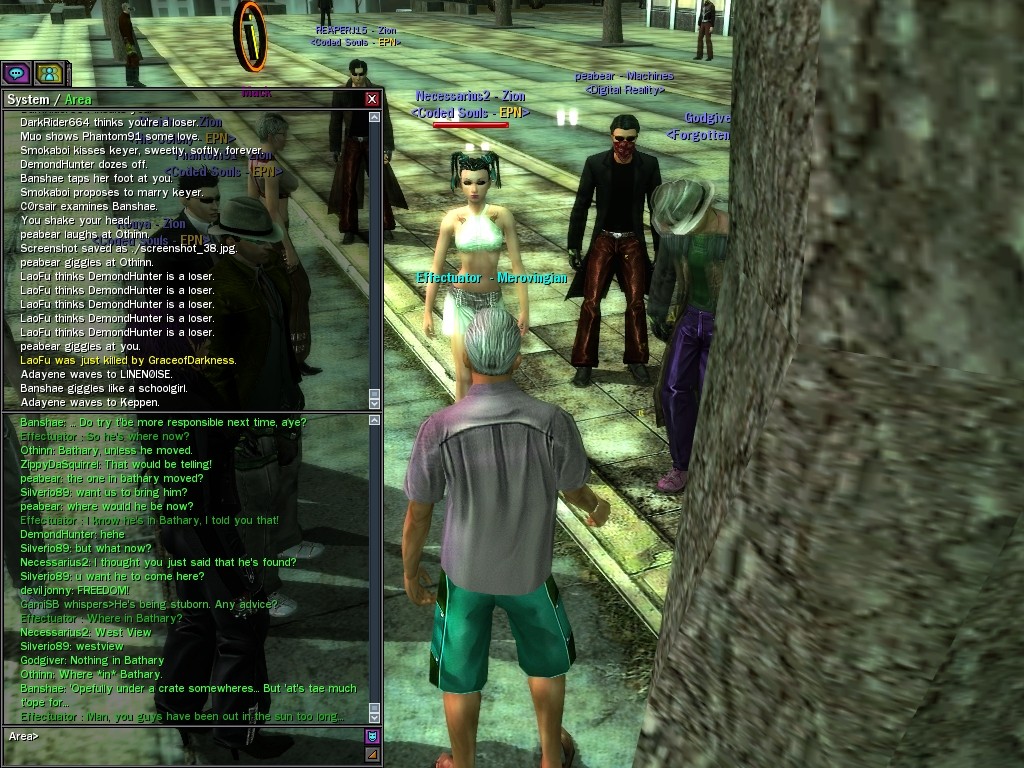Open the yellow people group icon
The image size is (1024, 768).
pos(47,73)
